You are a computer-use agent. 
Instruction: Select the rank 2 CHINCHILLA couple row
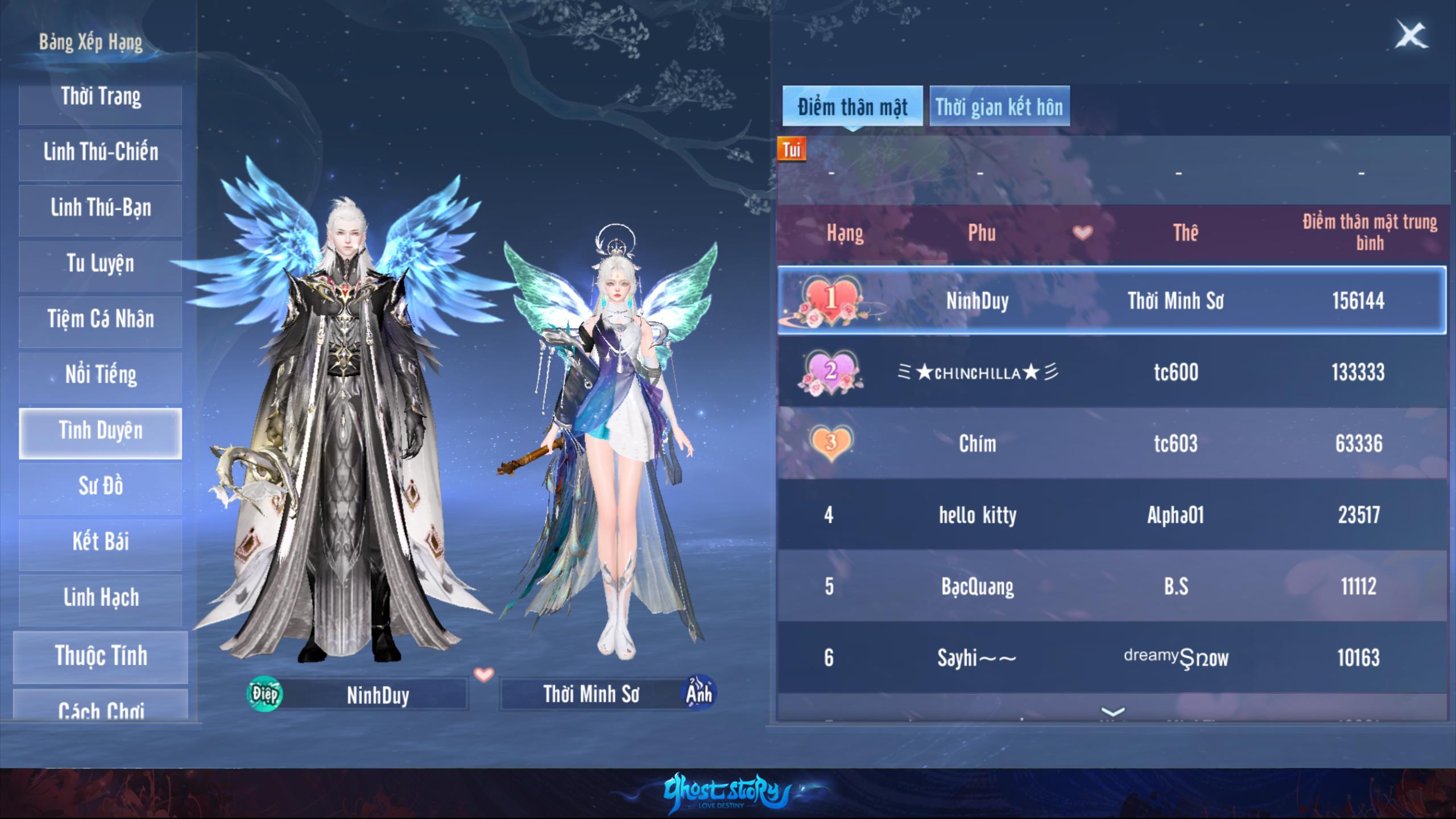click(1111, 373)
